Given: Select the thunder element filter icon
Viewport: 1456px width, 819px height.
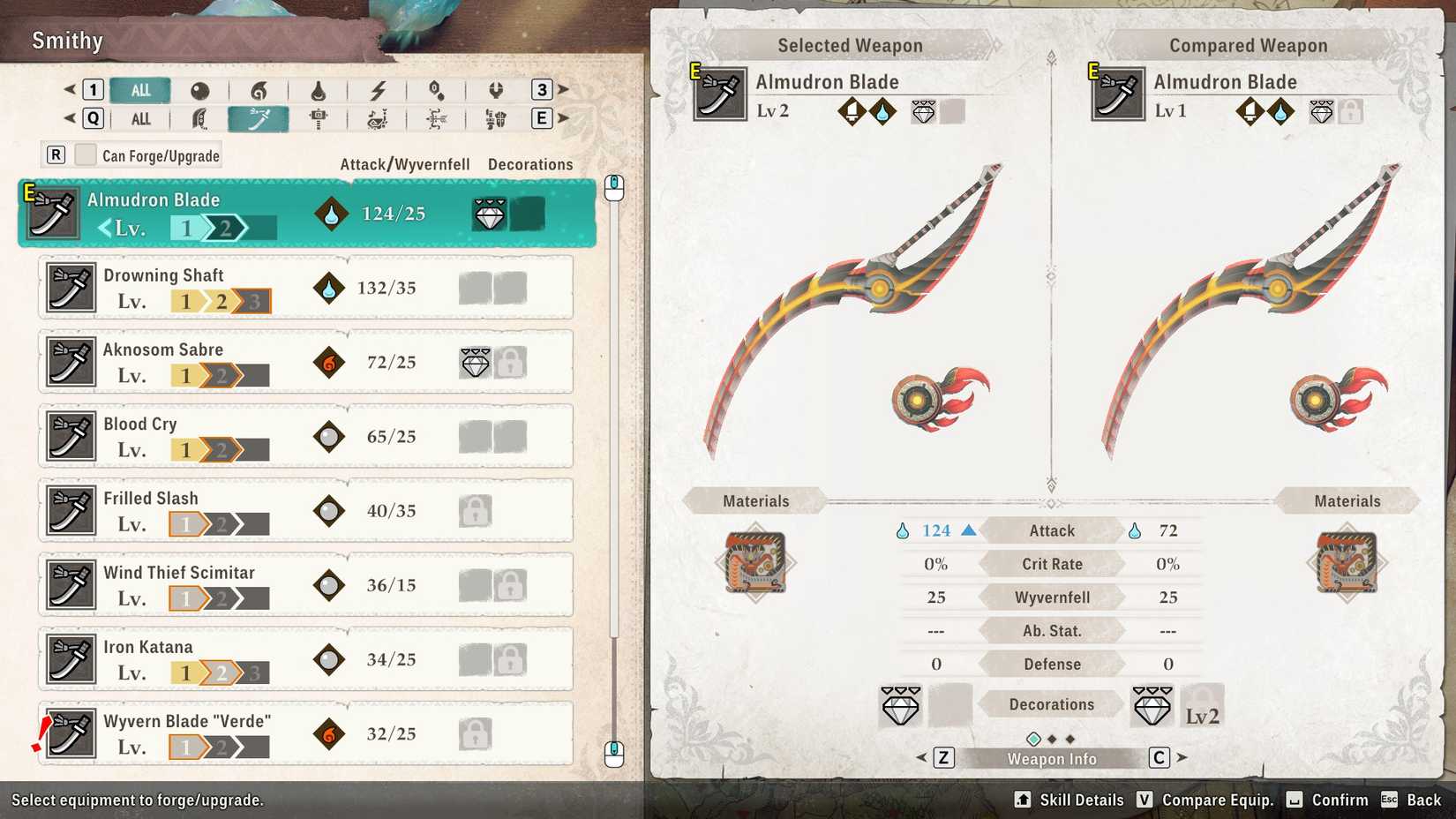Looking at the screenshot, I should tap(378, 89).
